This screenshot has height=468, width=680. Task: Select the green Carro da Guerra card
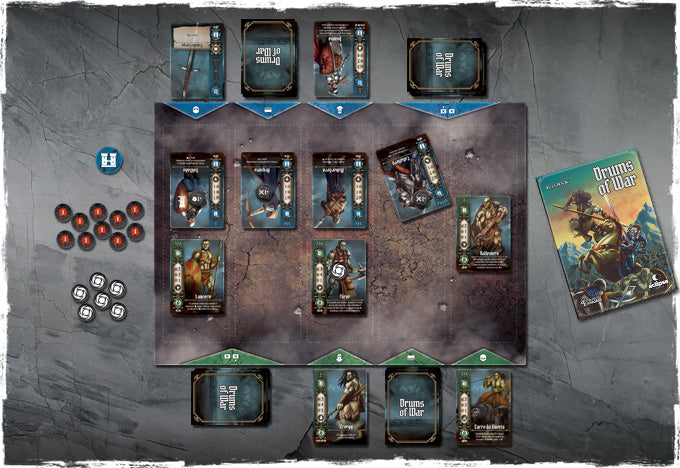coord(484,407)
